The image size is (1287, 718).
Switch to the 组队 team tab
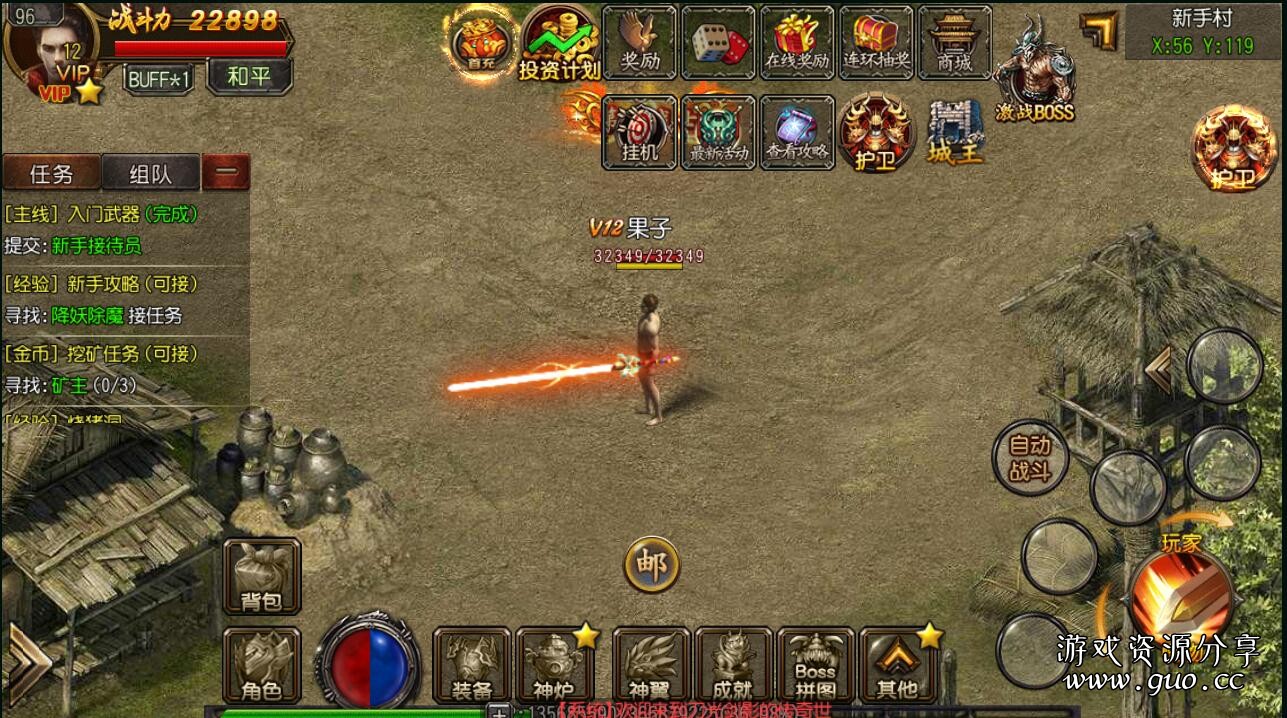150,174
